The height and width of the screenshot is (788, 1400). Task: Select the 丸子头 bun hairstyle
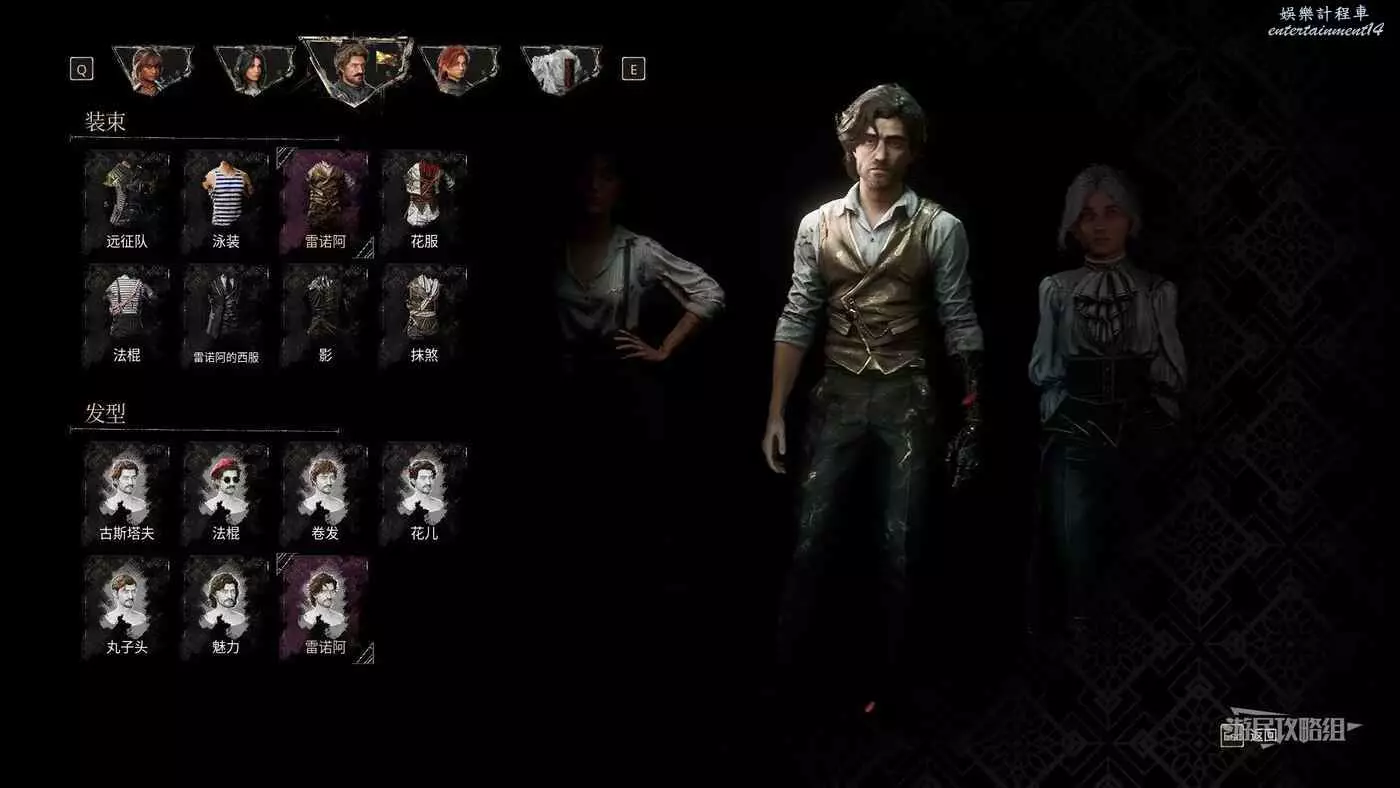point(126,605)
